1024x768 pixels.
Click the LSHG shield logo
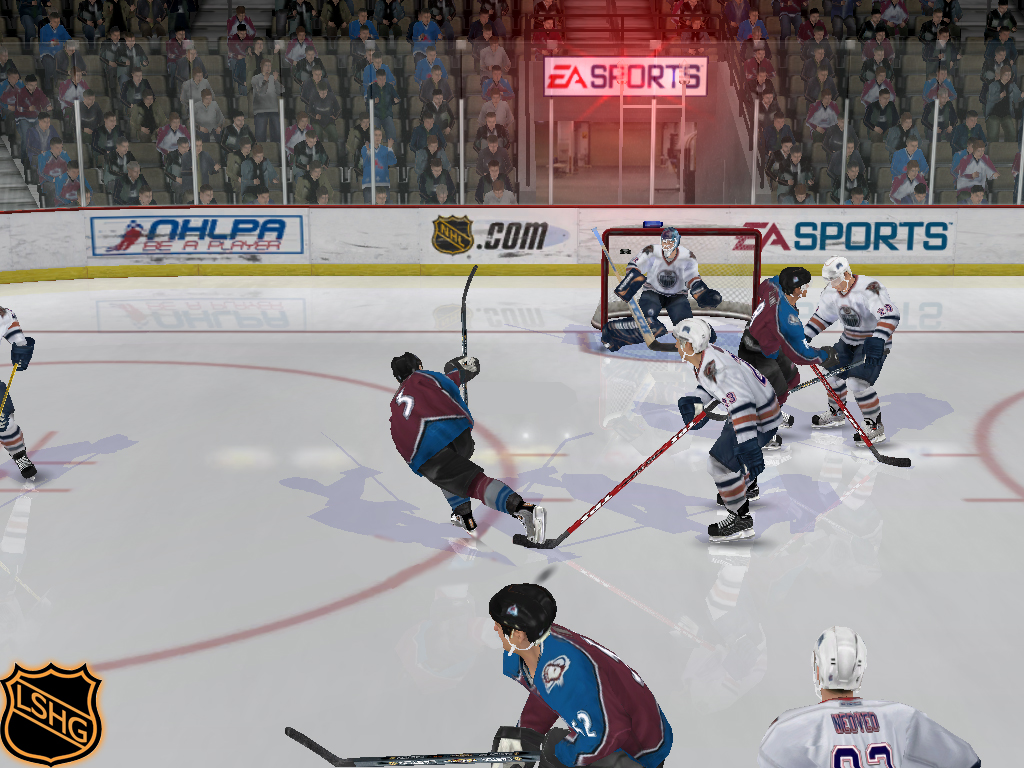[x=50, y=712]
